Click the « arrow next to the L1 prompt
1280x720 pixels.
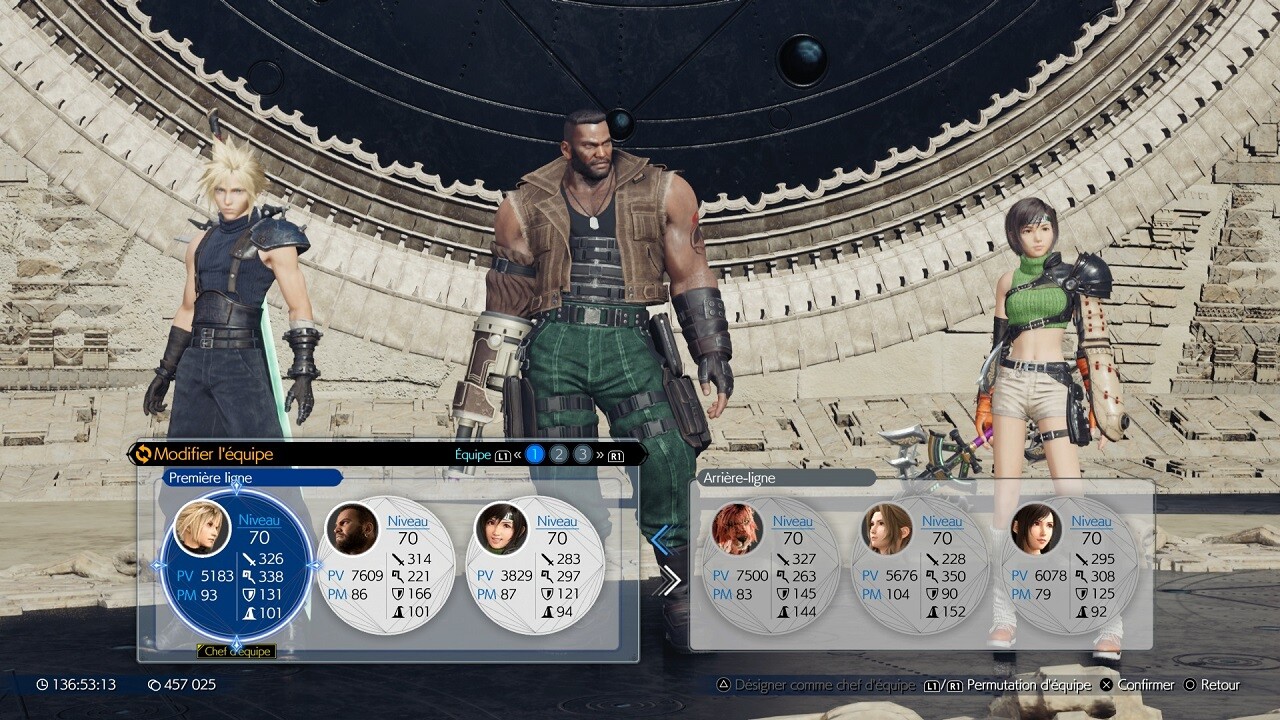coord(517,454)
